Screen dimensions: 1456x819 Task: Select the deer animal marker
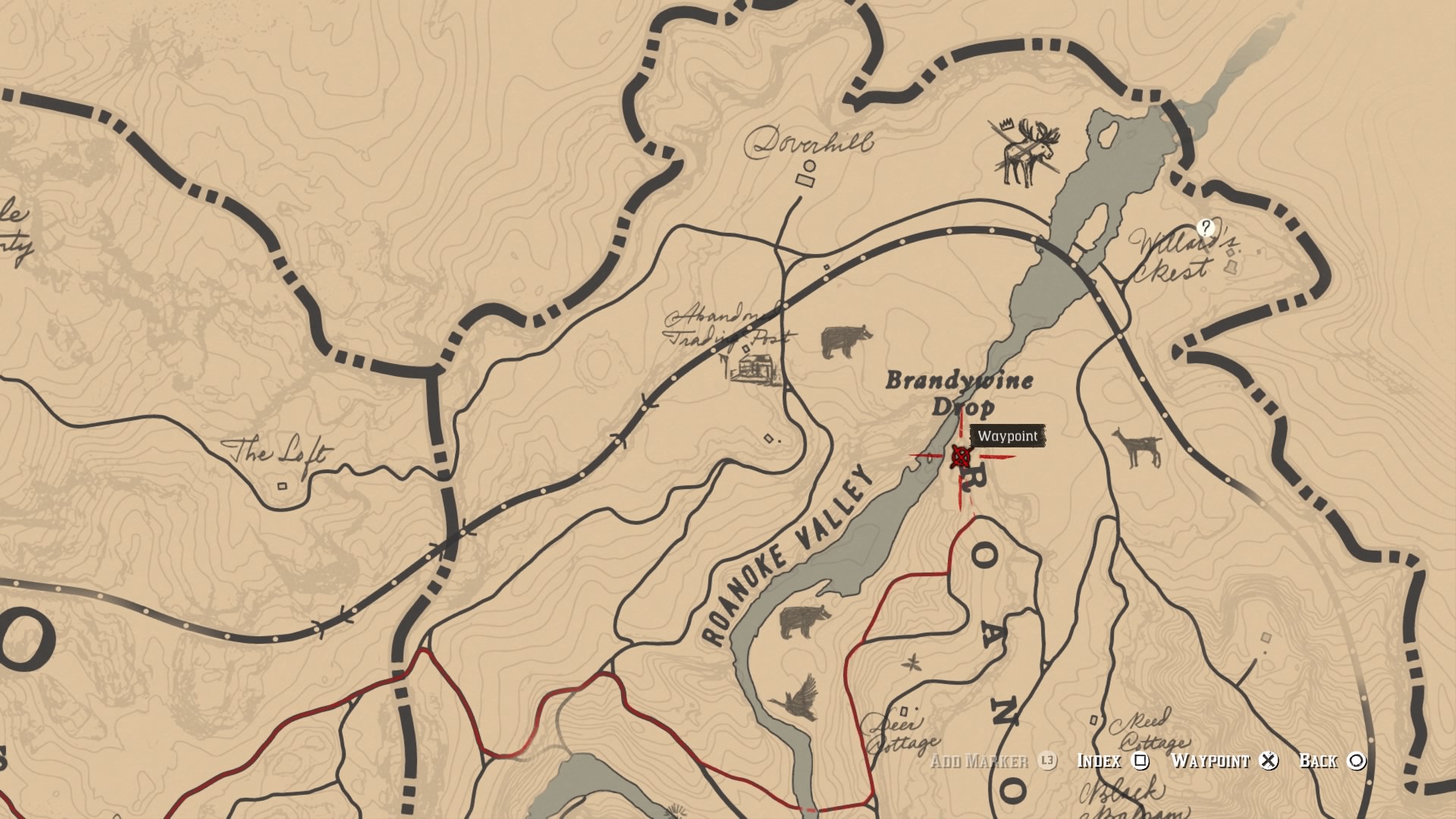pyautogui.click(x=1137, y=447)
